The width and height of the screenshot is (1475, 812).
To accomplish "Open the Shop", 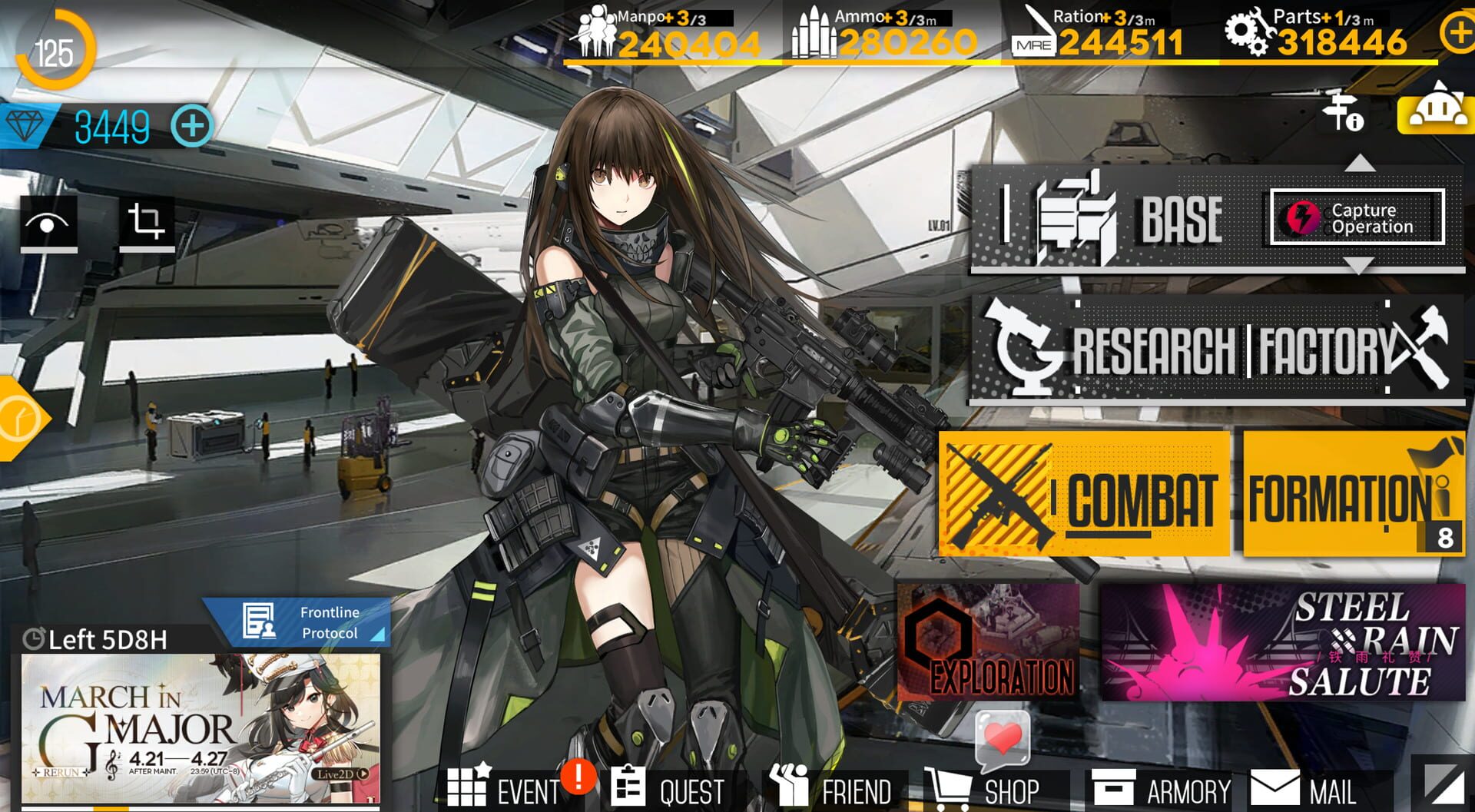I will pyautogui.click(x=986, y=789).
